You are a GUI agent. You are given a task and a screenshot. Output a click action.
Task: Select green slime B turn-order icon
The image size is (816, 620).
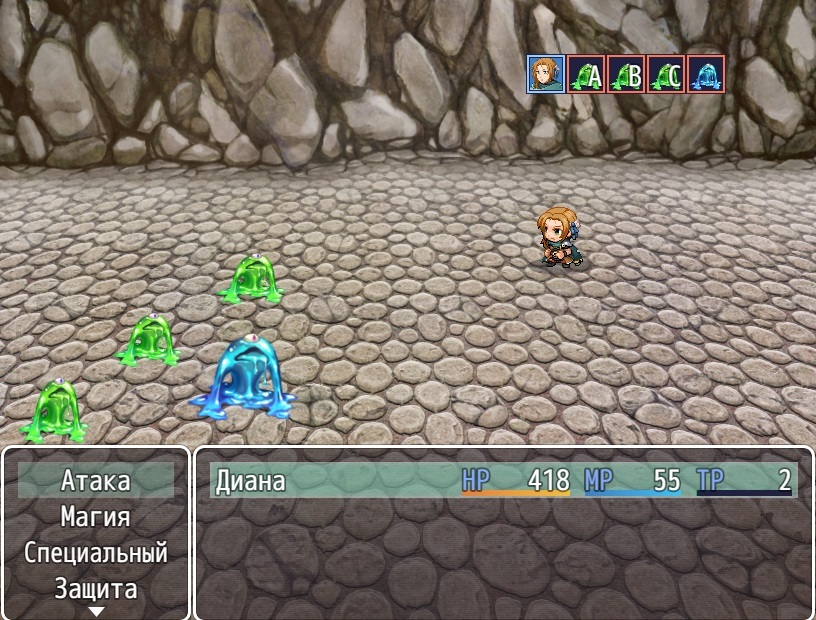626,74
